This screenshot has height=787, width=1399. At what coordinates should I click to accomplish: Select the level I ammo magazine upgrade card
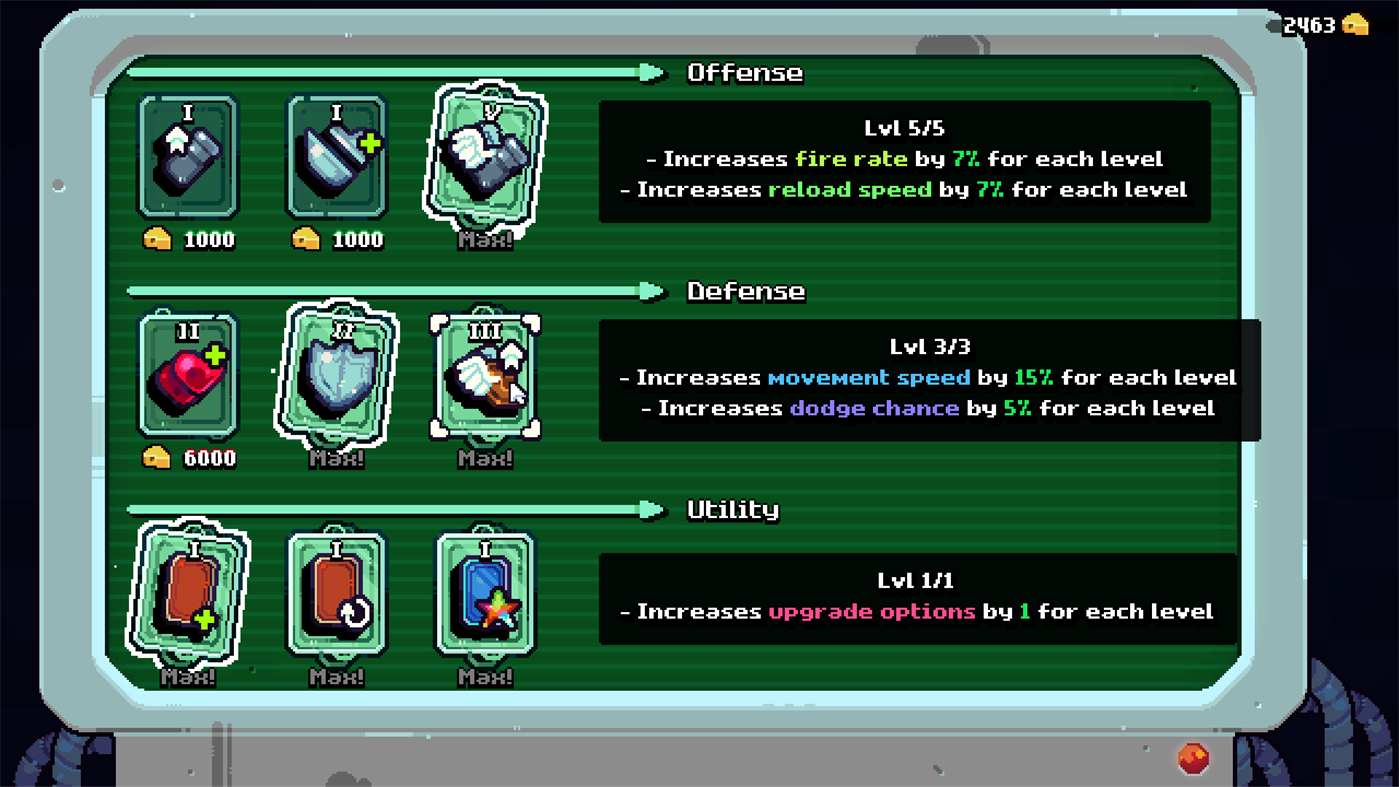(186, 158)
